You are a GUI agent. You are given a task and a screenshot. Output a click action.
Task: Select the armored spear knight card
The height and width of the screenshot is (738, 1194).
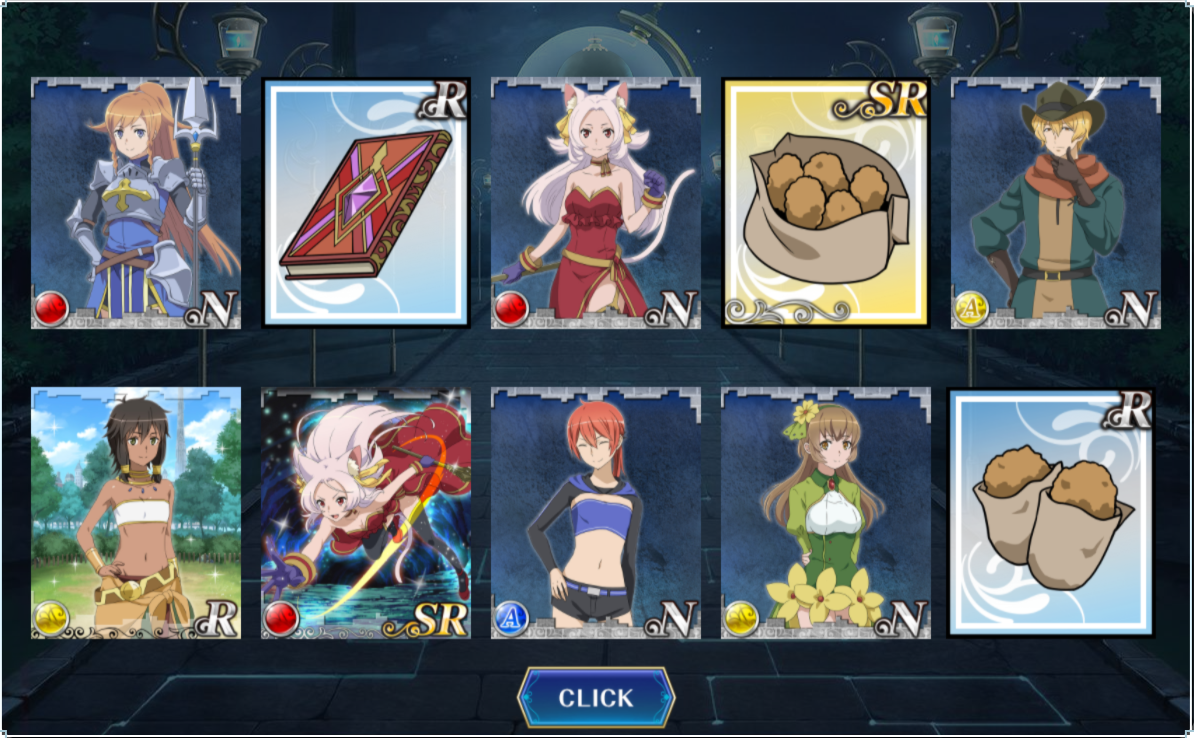tap(136, 203)
